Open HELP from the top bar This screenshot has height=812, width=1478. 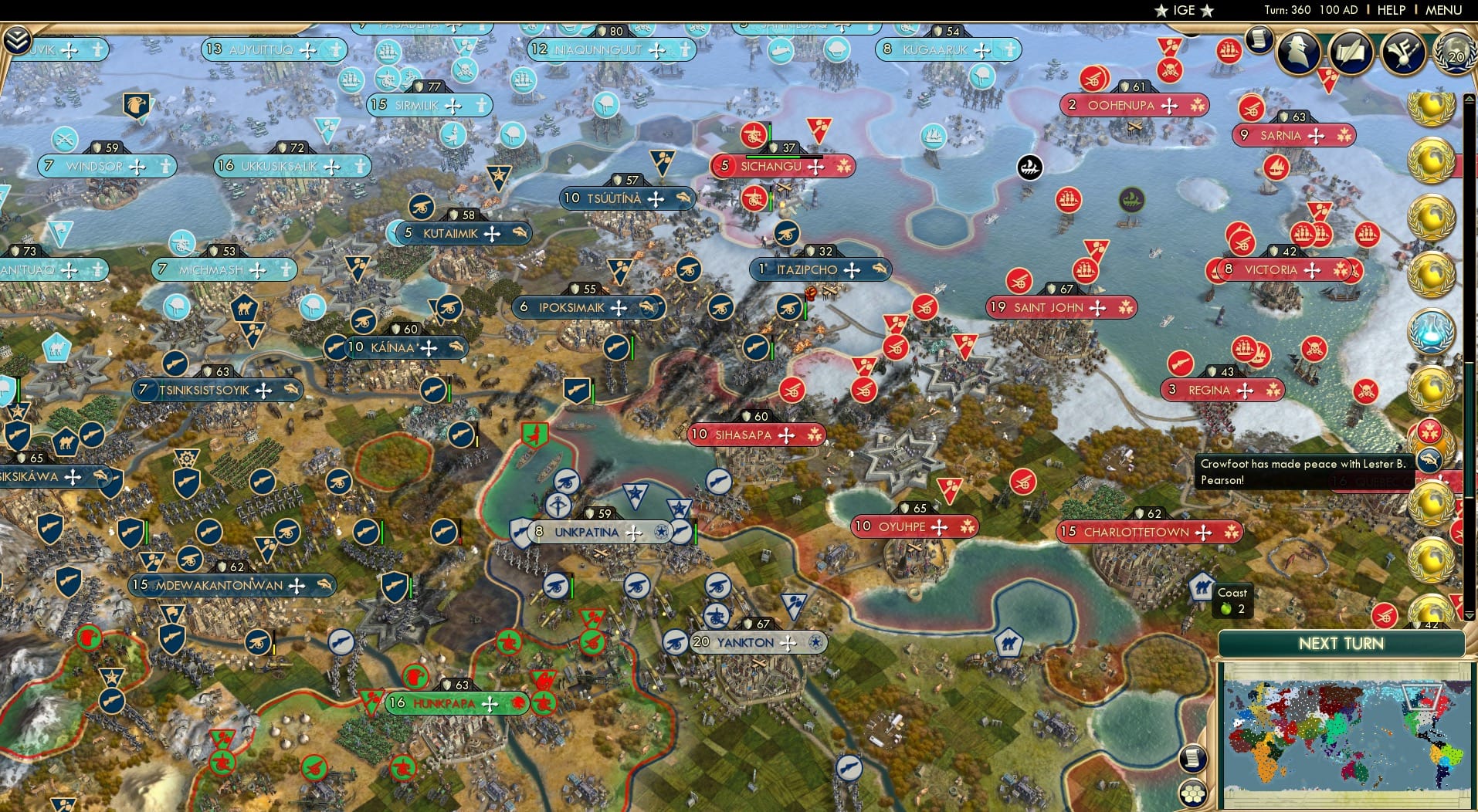point(1390,10)
